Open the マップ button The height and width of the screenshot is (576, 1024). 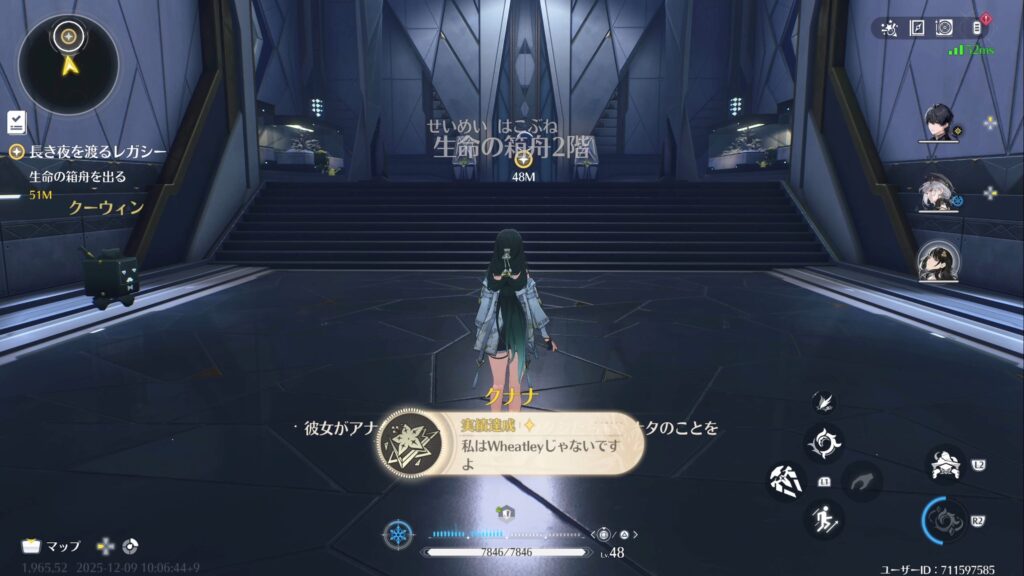52,546
